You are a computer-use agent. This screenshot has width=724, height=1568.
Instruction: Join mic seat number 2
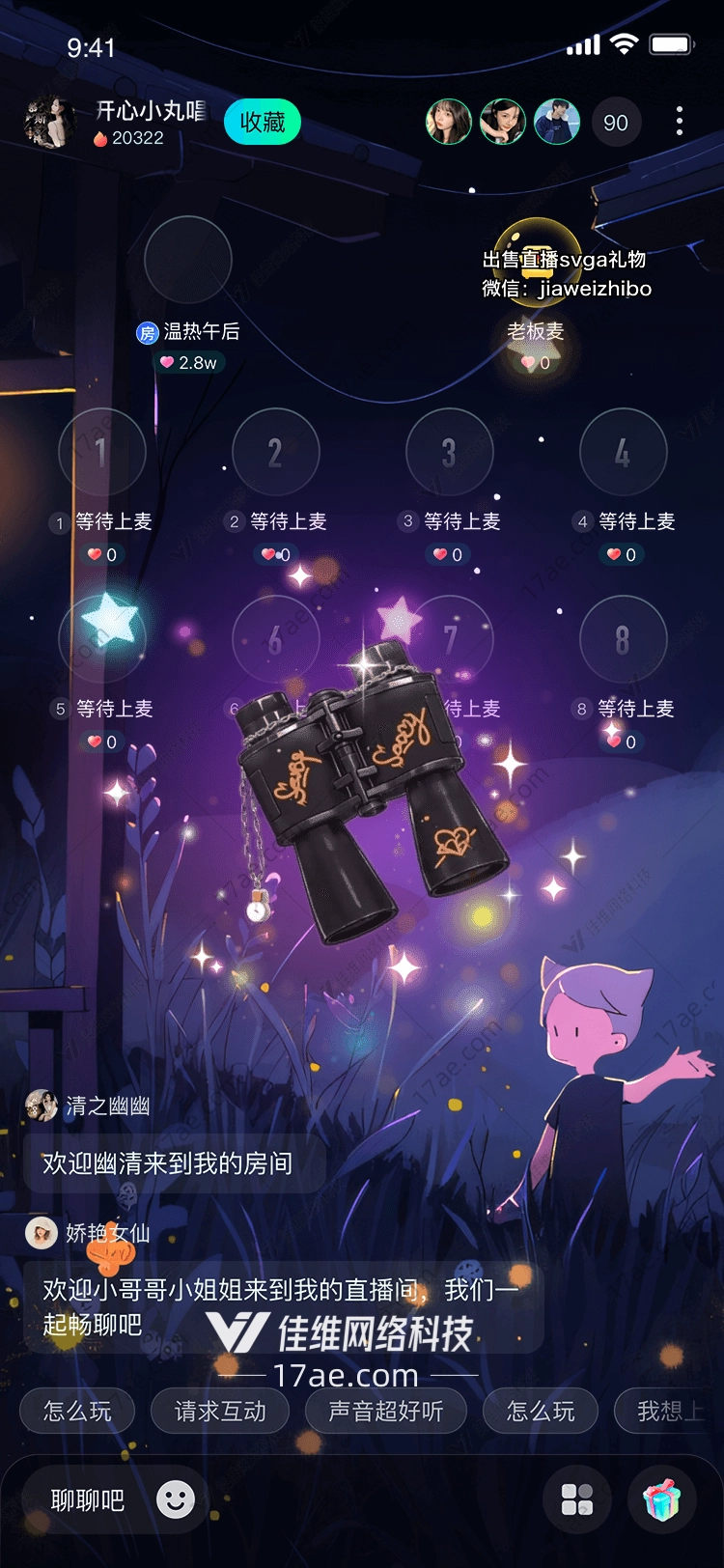[x=275, y=452]
